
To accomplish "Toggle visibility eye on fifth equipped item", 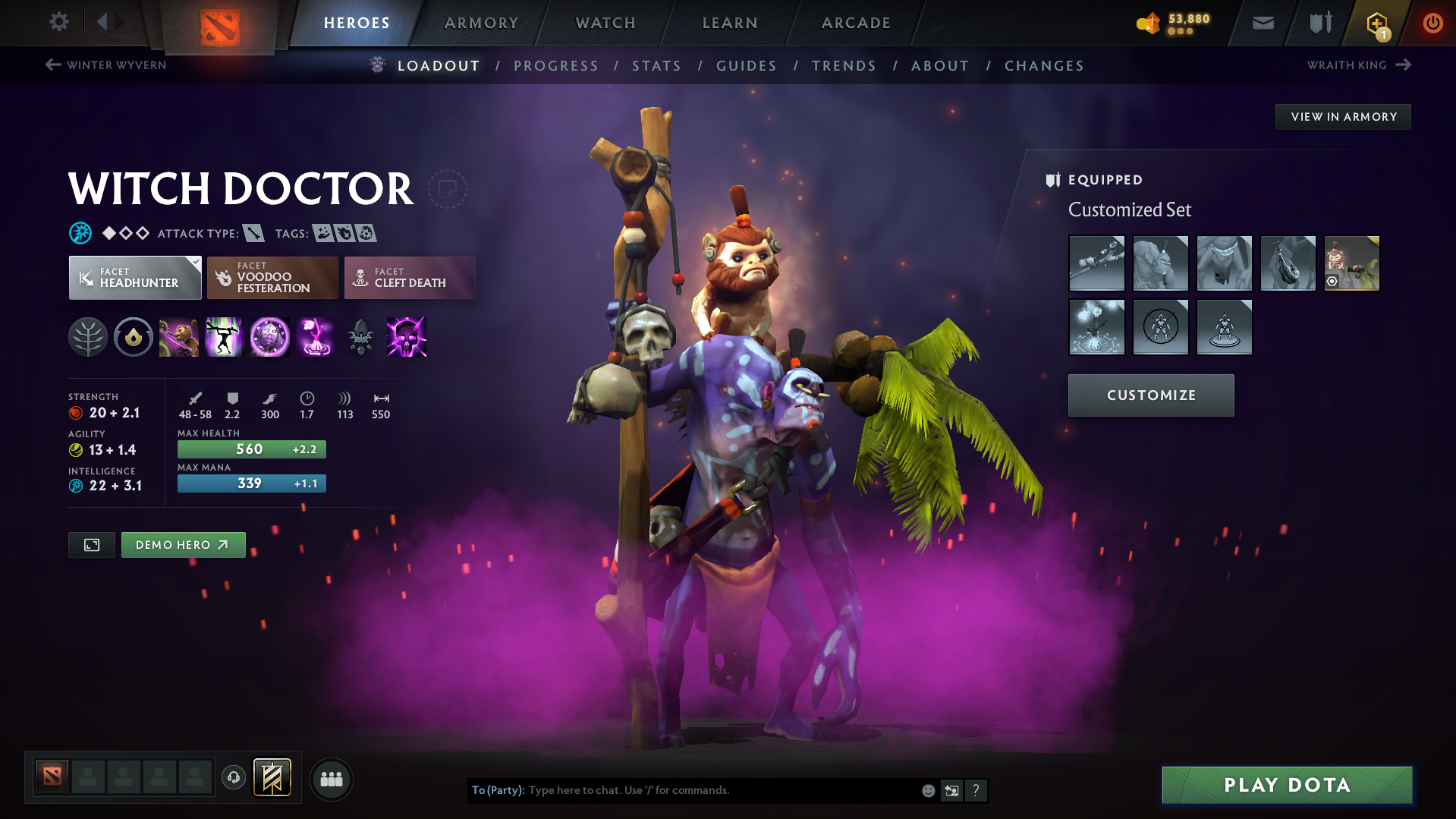I will [x=1332, y=282].
